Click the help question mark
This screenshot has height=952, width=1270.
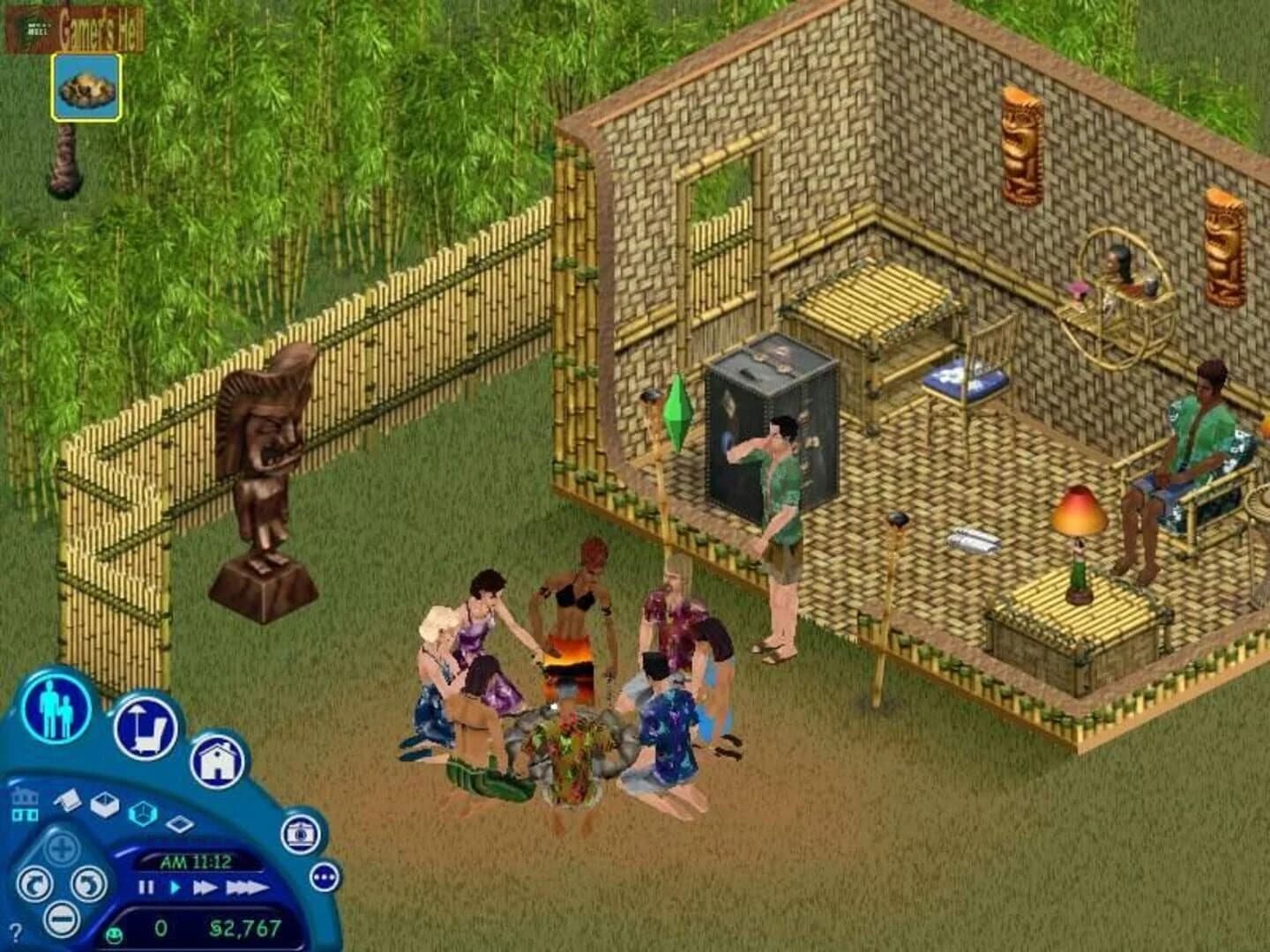tap(17, 930)
